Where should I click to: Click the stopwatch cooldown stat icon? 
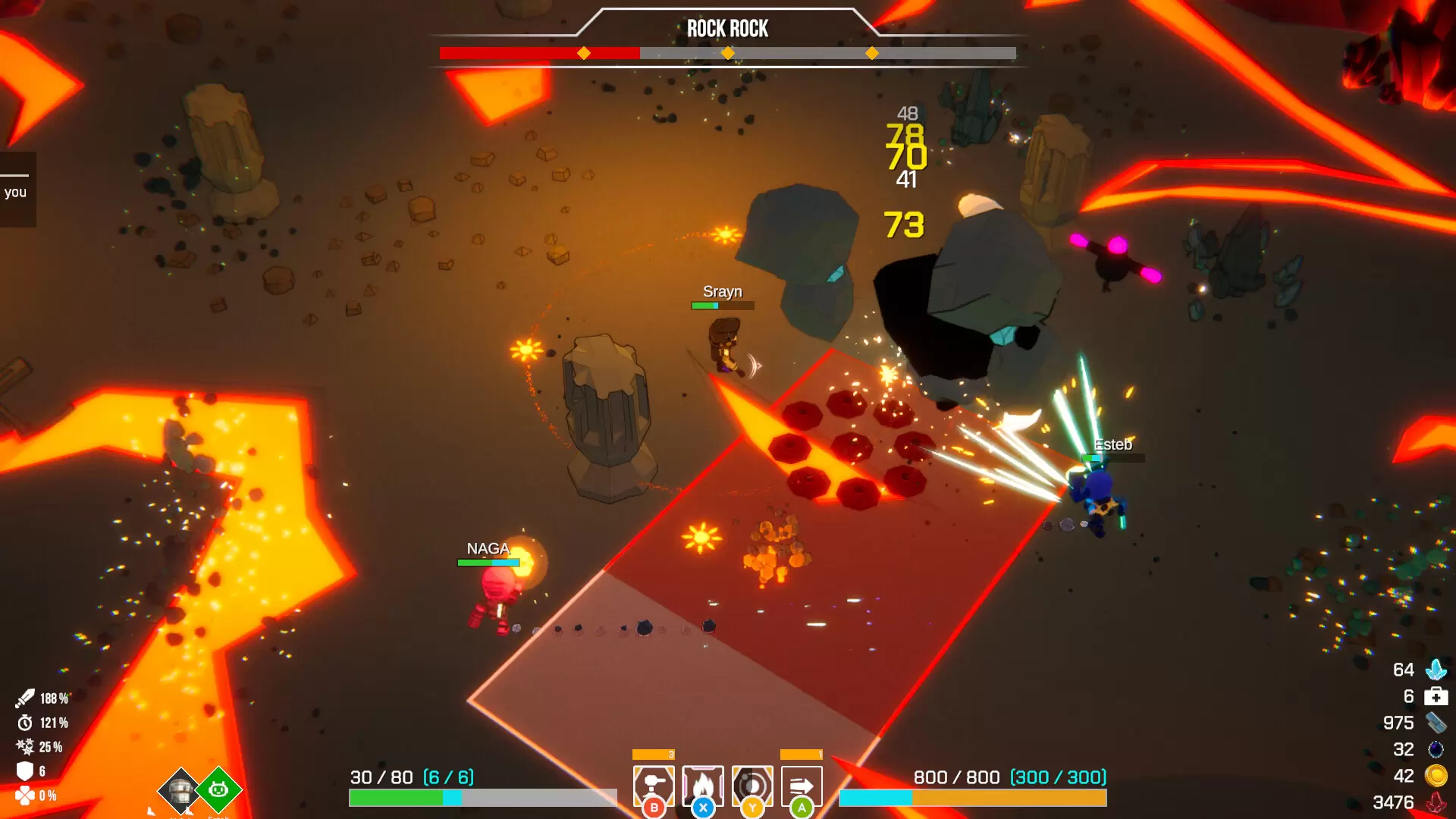25,723
